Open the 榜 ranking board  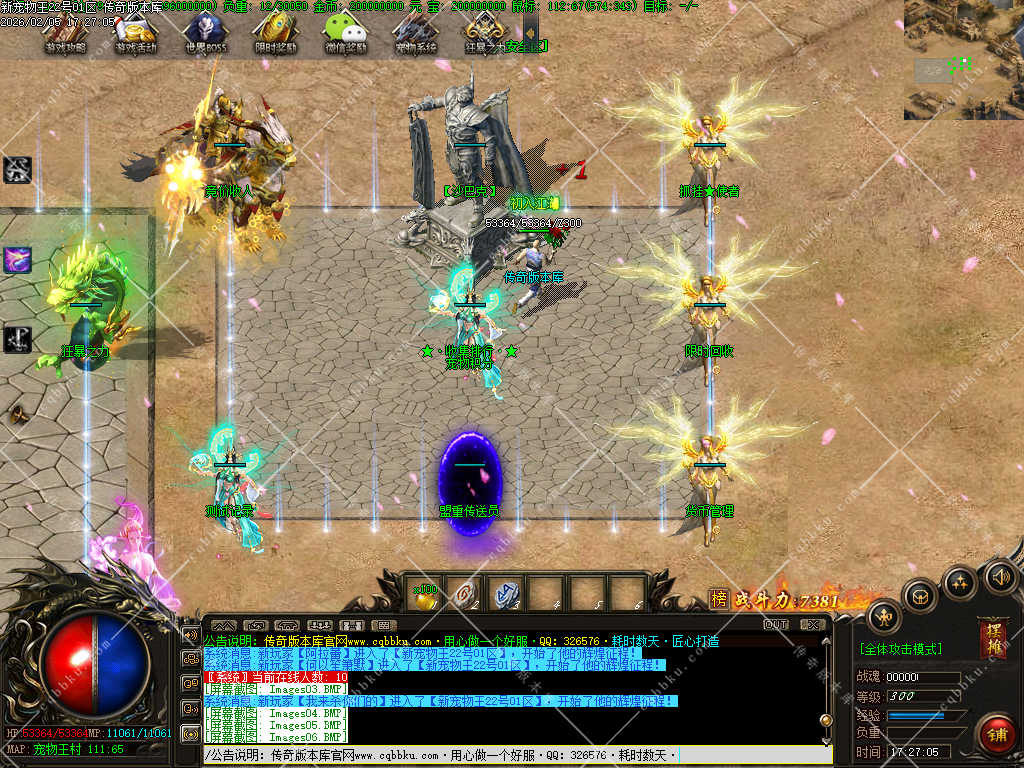tap(719, 599)
